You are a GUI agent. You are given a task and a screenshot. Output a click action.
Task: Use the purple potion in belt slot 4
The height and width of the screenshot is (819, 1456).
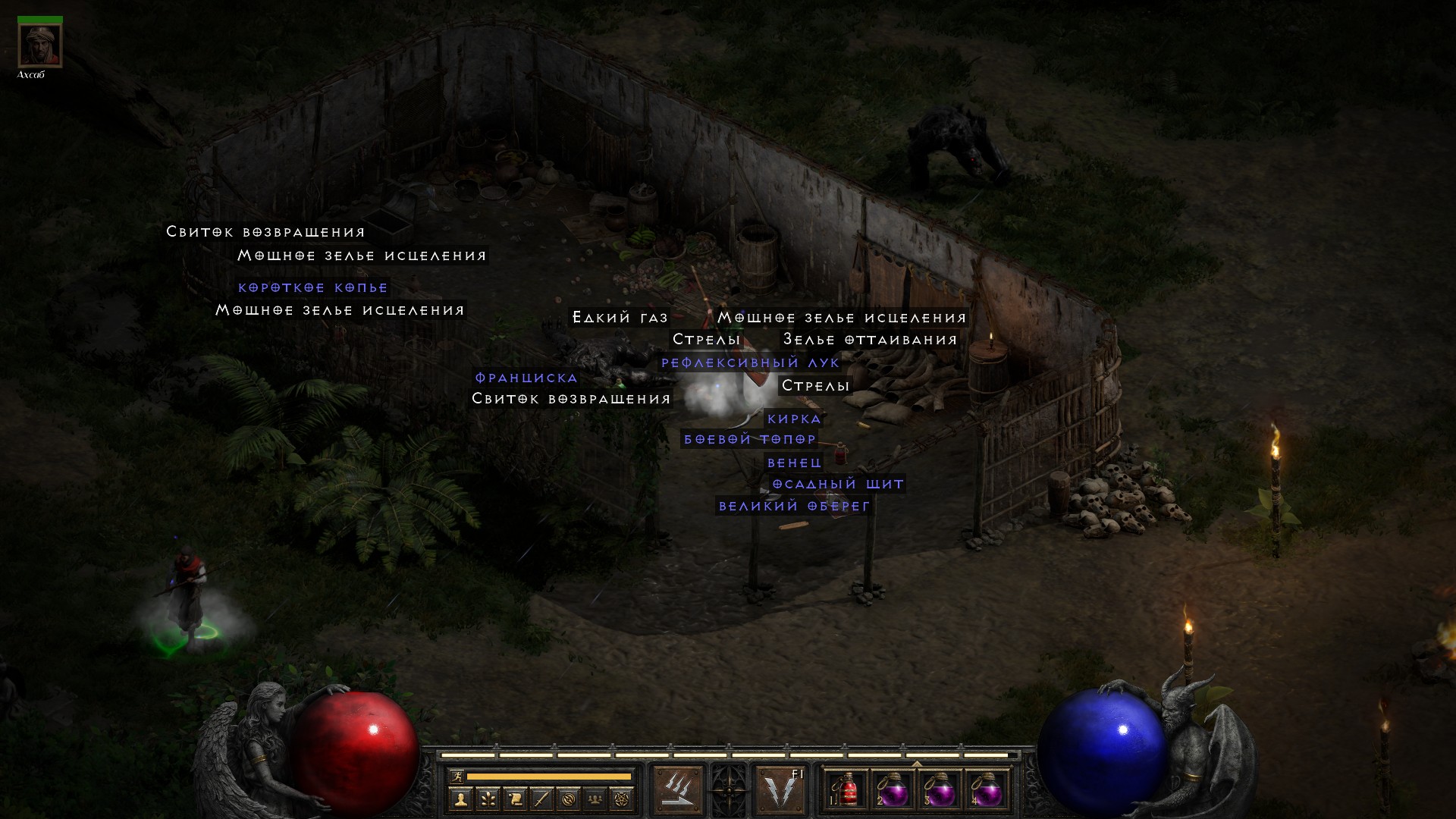click(987, 790)
